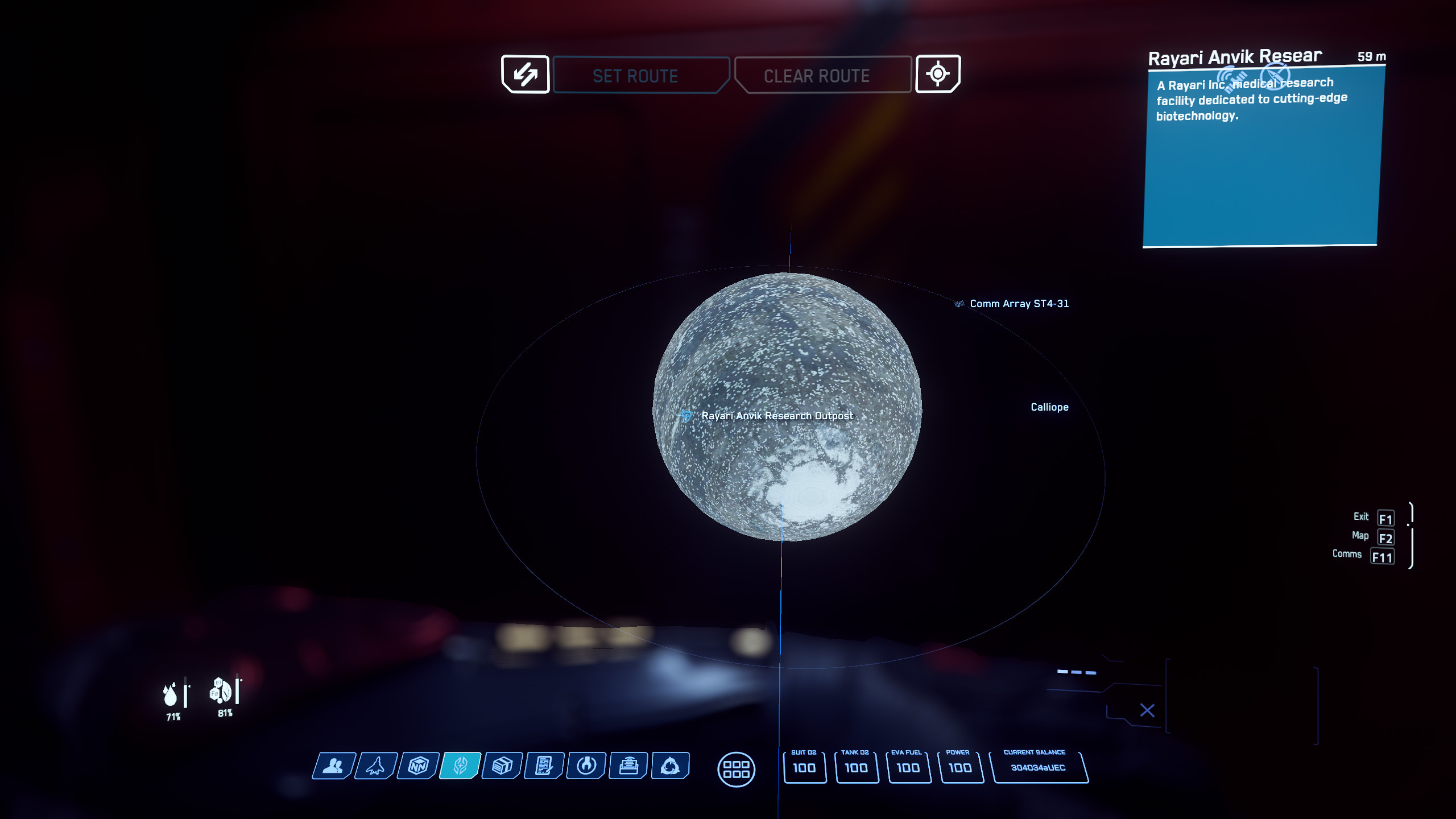Screen dimensions: 1456x819
Task: Select the Rayari Anvik Research Outpost marker
Action: coord(776,416)
